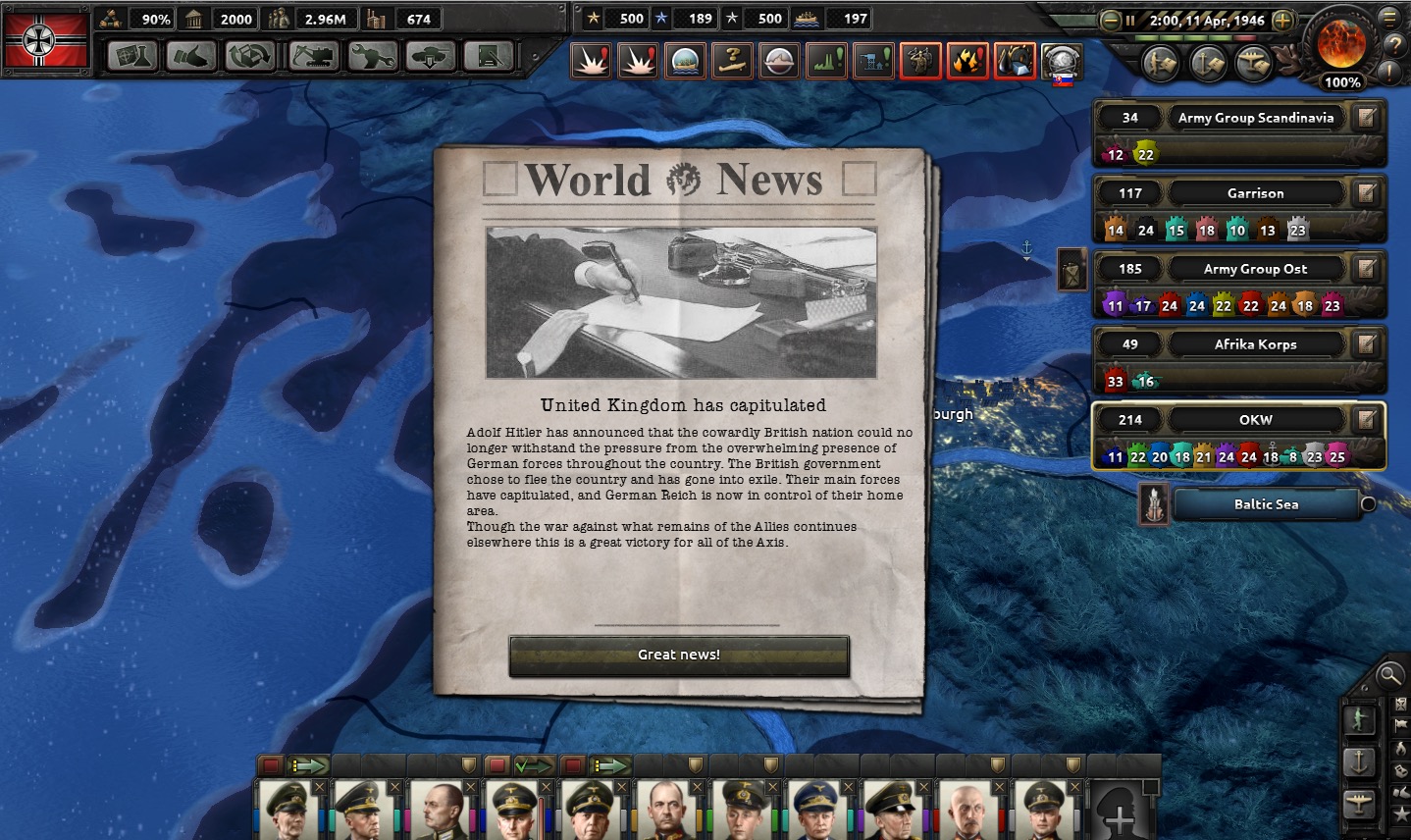Open the recruit and deploy tank icon menu
The image size is (1411, 840).
[x=431, y=57]
